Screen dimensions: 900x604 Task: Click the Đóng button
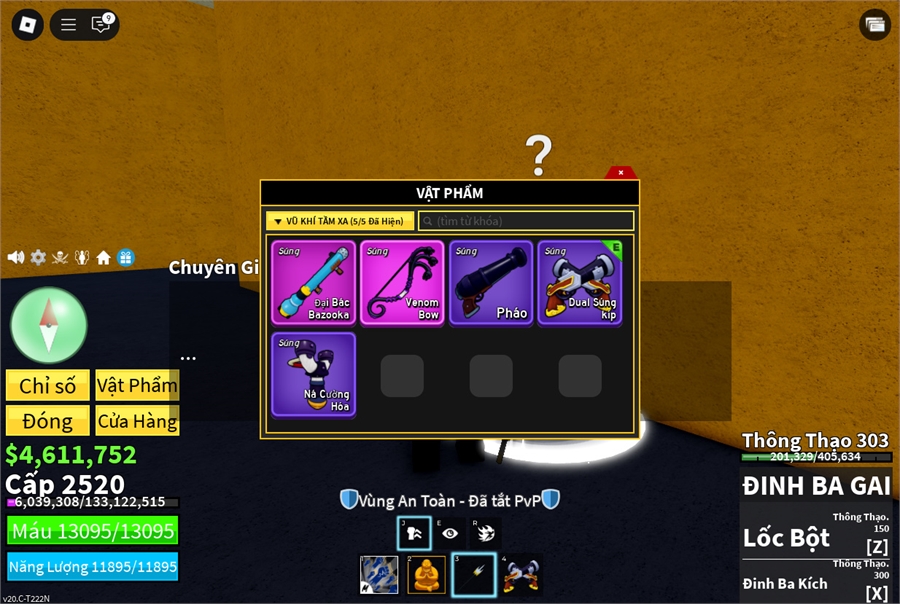(x=48, y=421)
